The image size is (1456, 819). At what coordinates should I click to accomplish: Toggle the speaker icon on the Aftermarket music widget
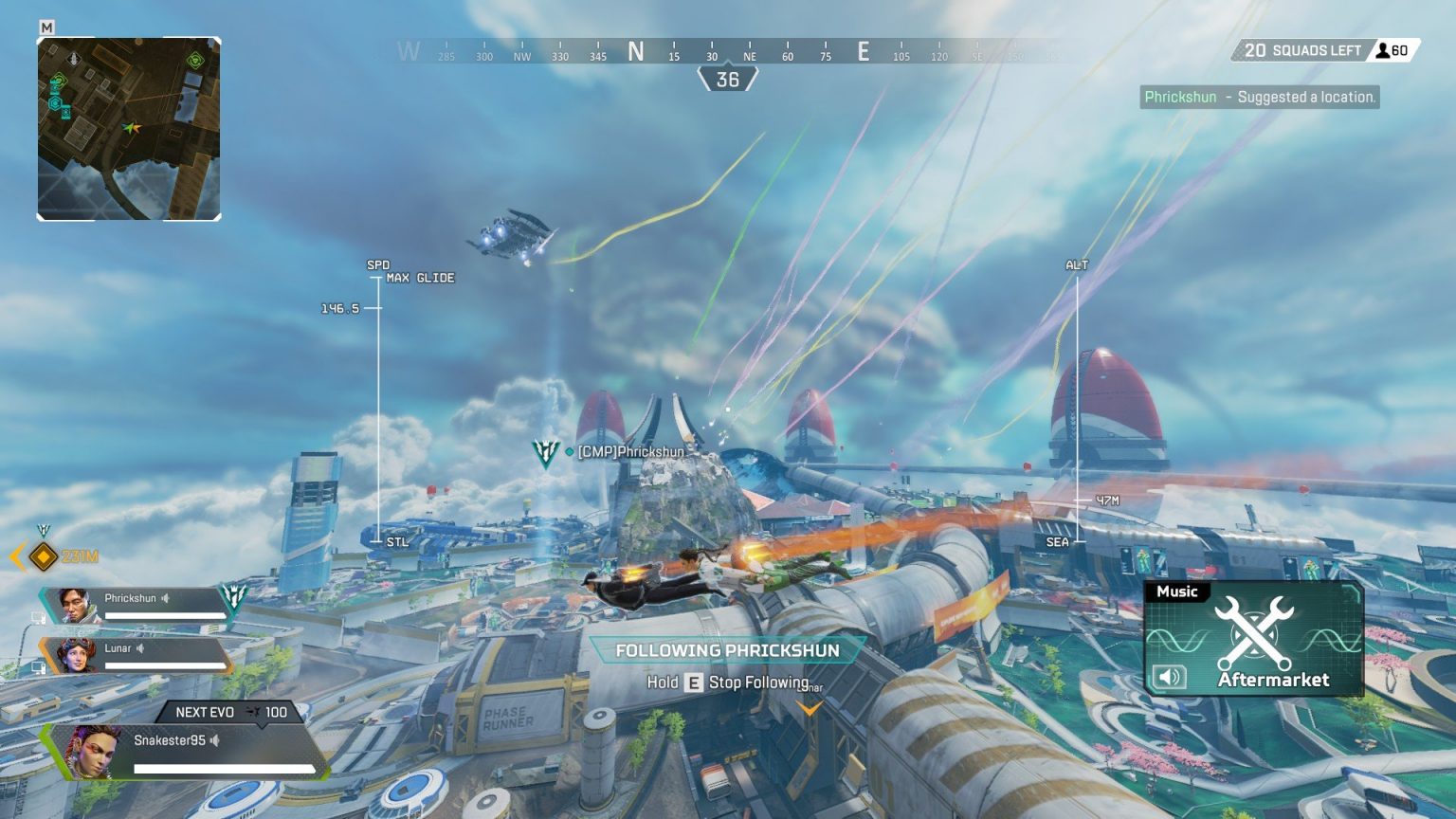tap(1168, 676)
